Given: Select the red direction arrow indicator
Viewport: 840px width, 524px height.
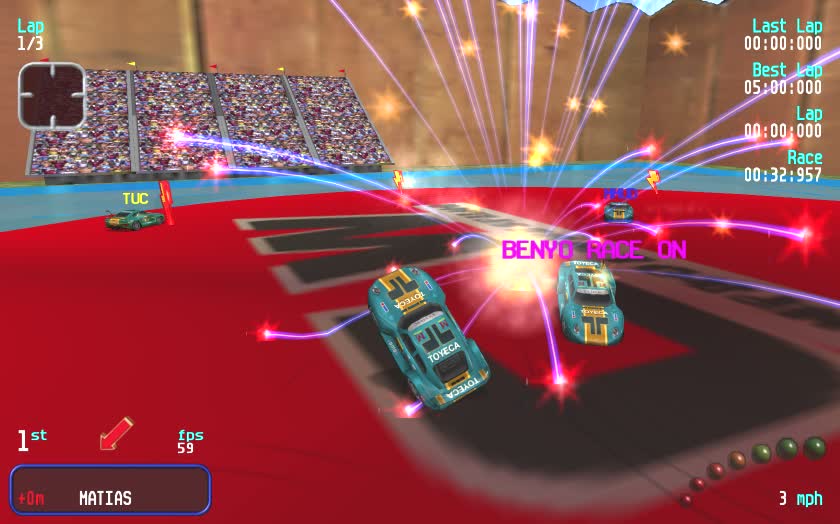Looking at the screenshot, I should (116, 433).
